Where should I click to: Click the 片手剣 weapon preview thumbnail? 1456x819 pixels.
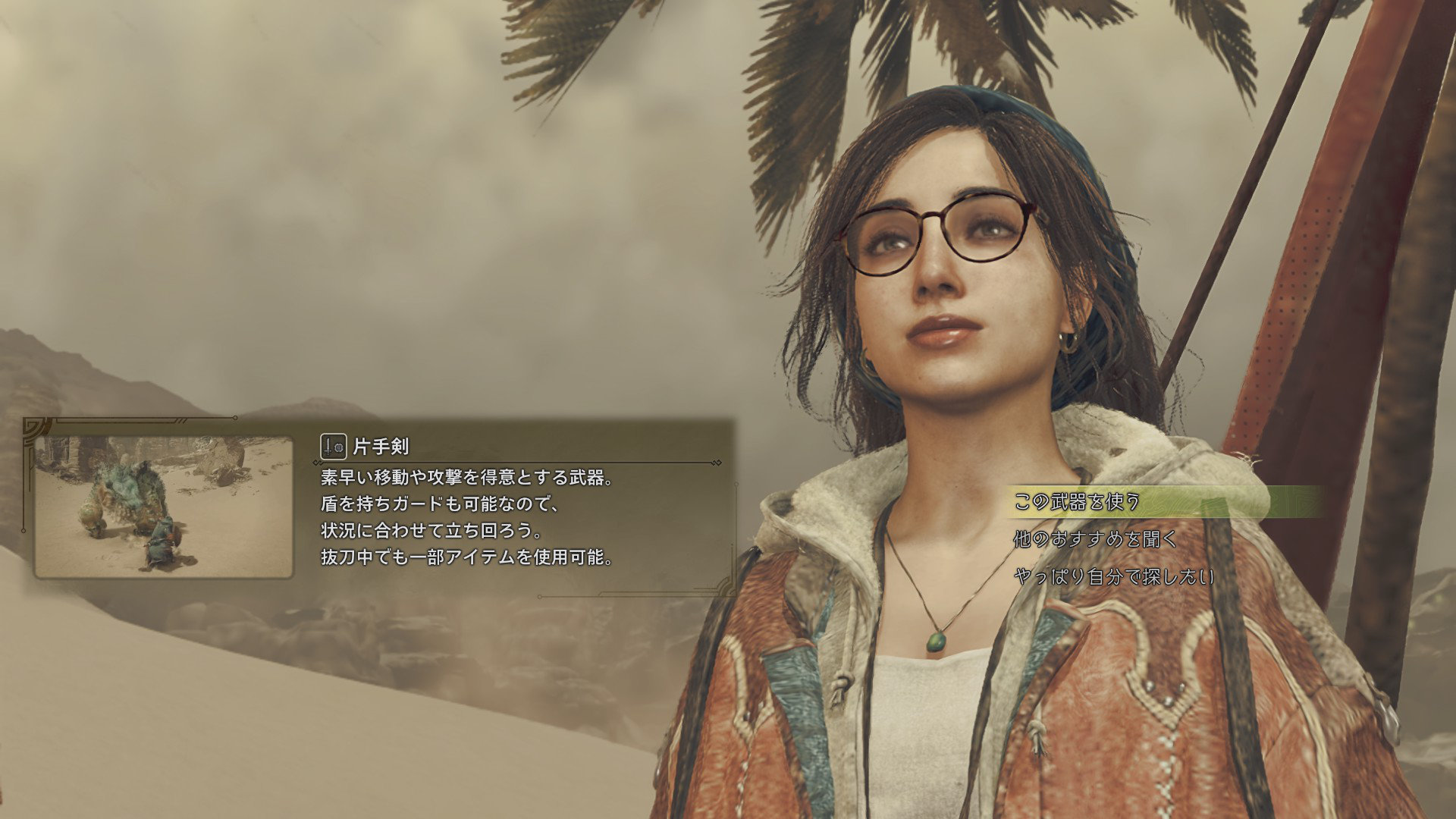coord(164,507)
